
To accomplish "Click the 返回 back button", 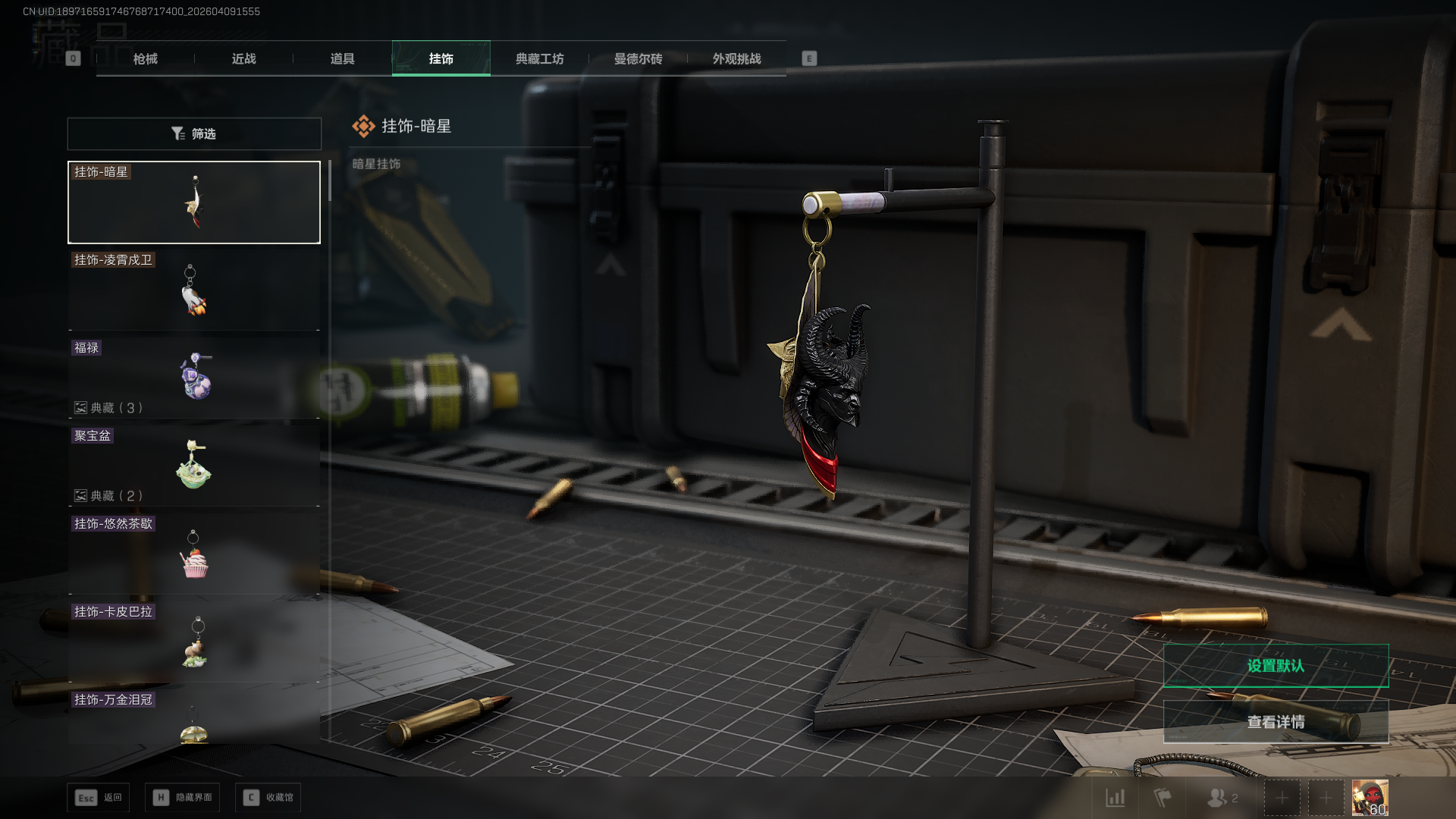I will [x=99, y=798].
